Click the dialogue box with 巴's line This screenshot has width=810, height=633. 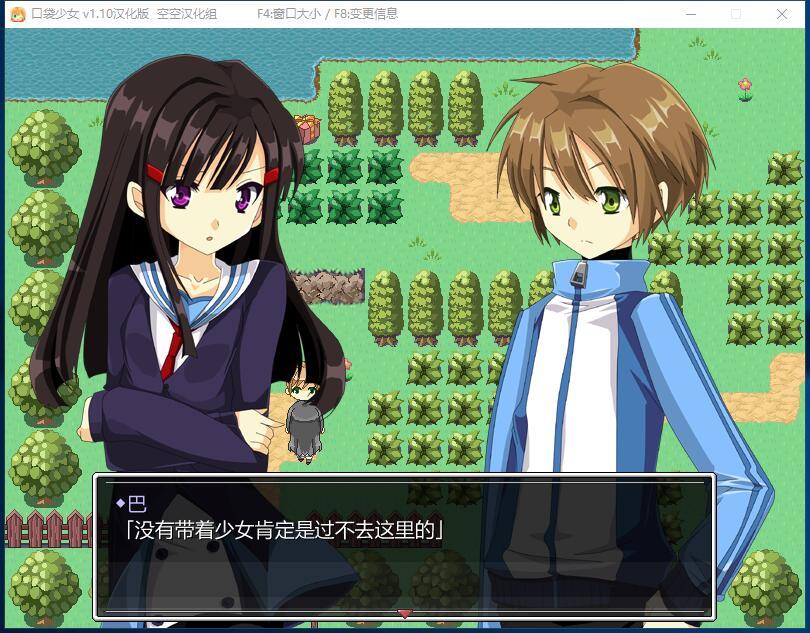coord(404,545)
